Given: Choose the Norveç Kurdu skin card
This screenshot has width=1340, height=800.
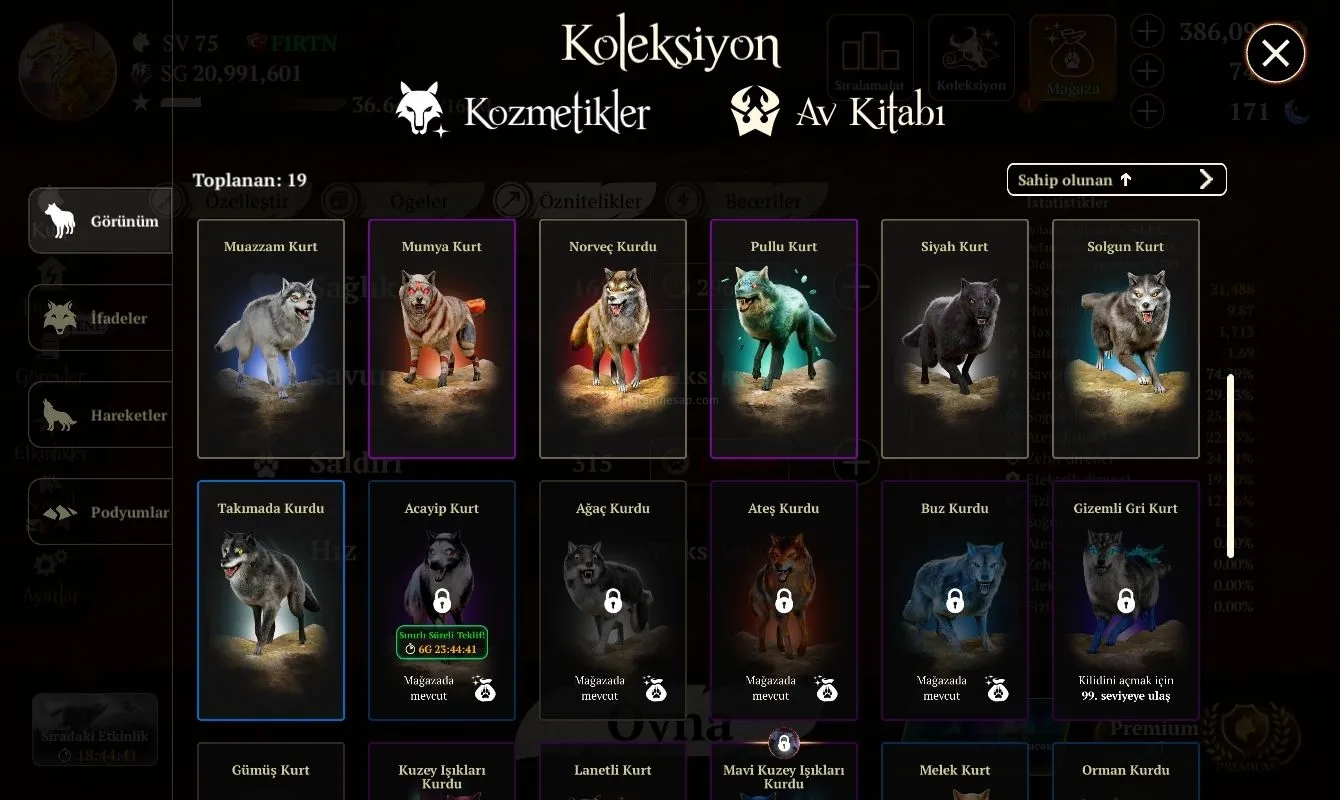Looking at the screenshot, I should pyautogui.click(x=613, y=339).
